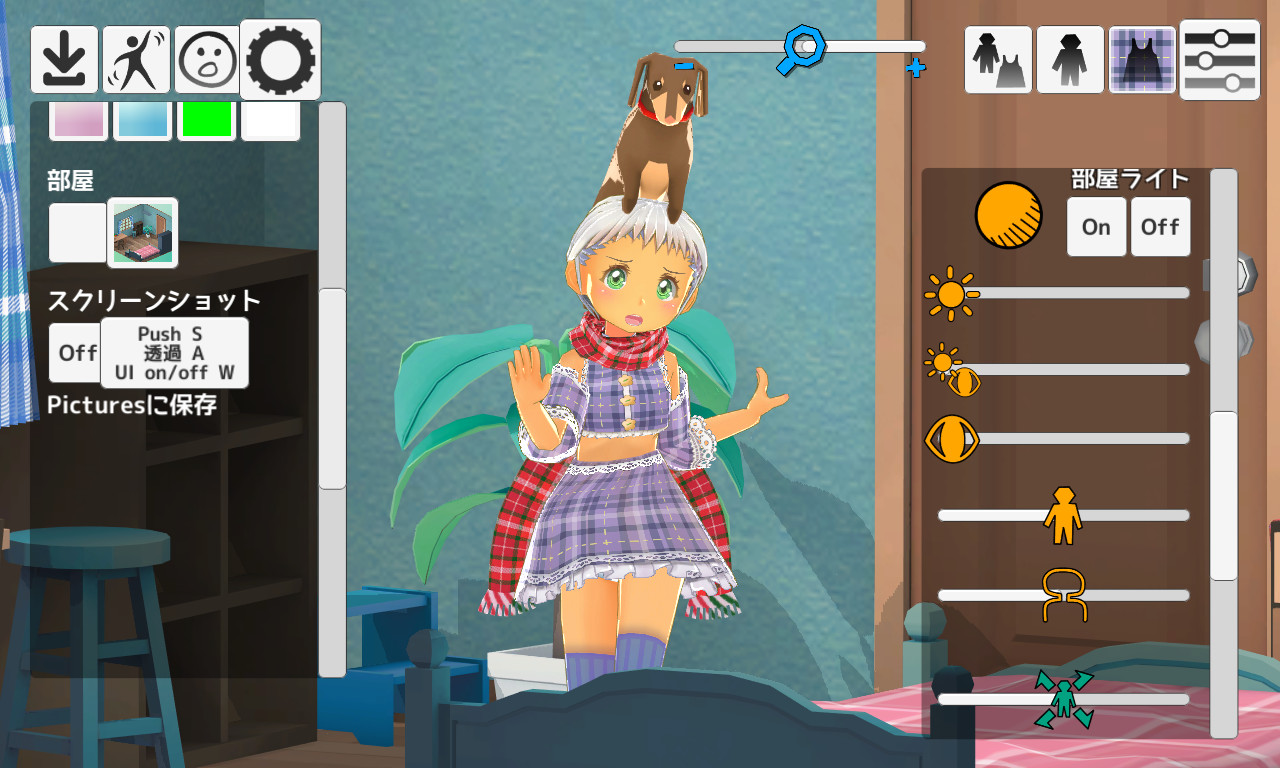Click the green color swatch
This screenshot has height=768, width=1280.
click(206, 119)
